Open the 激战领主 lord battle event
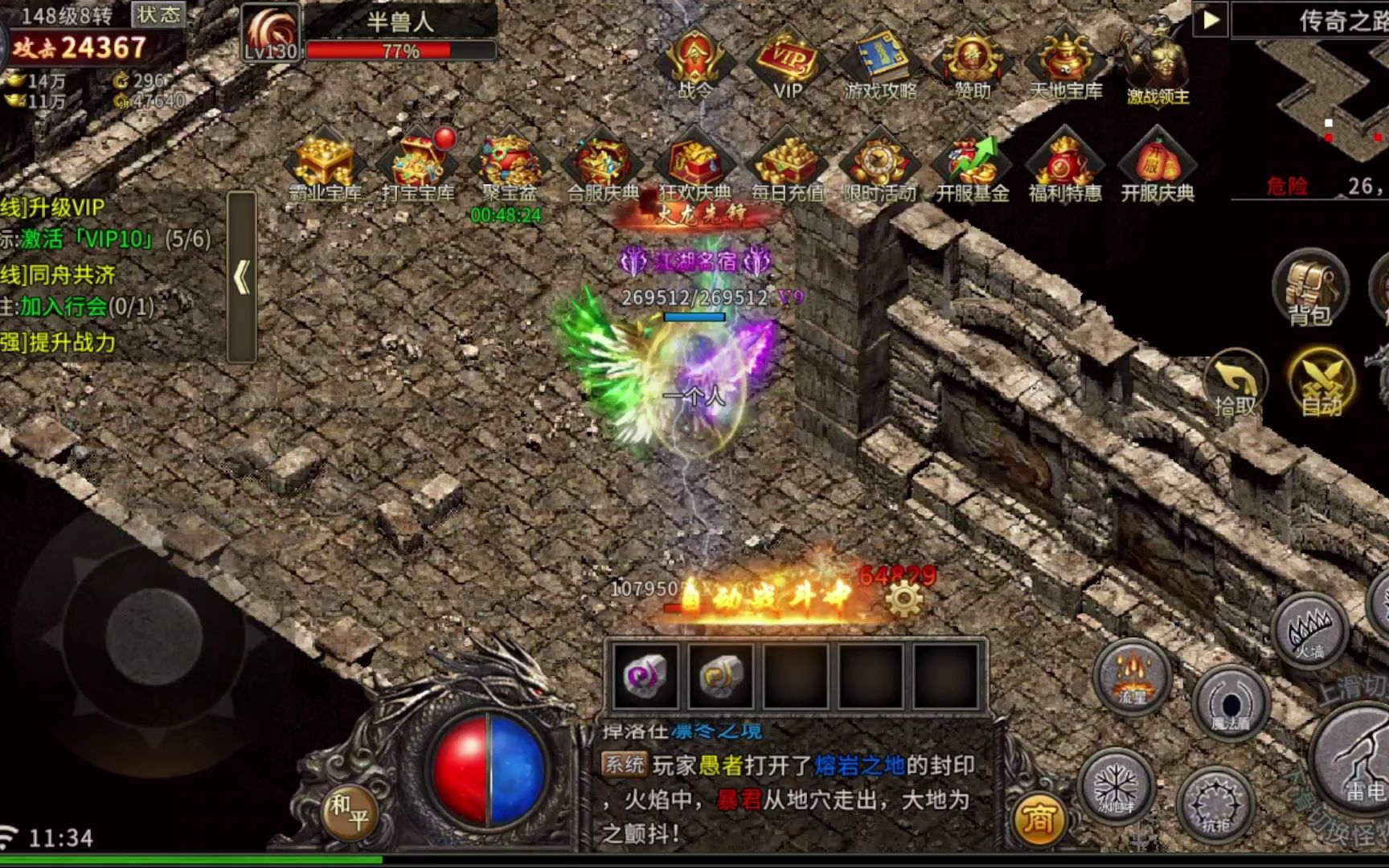The image size is (1389, 868). coord(1157,60)
